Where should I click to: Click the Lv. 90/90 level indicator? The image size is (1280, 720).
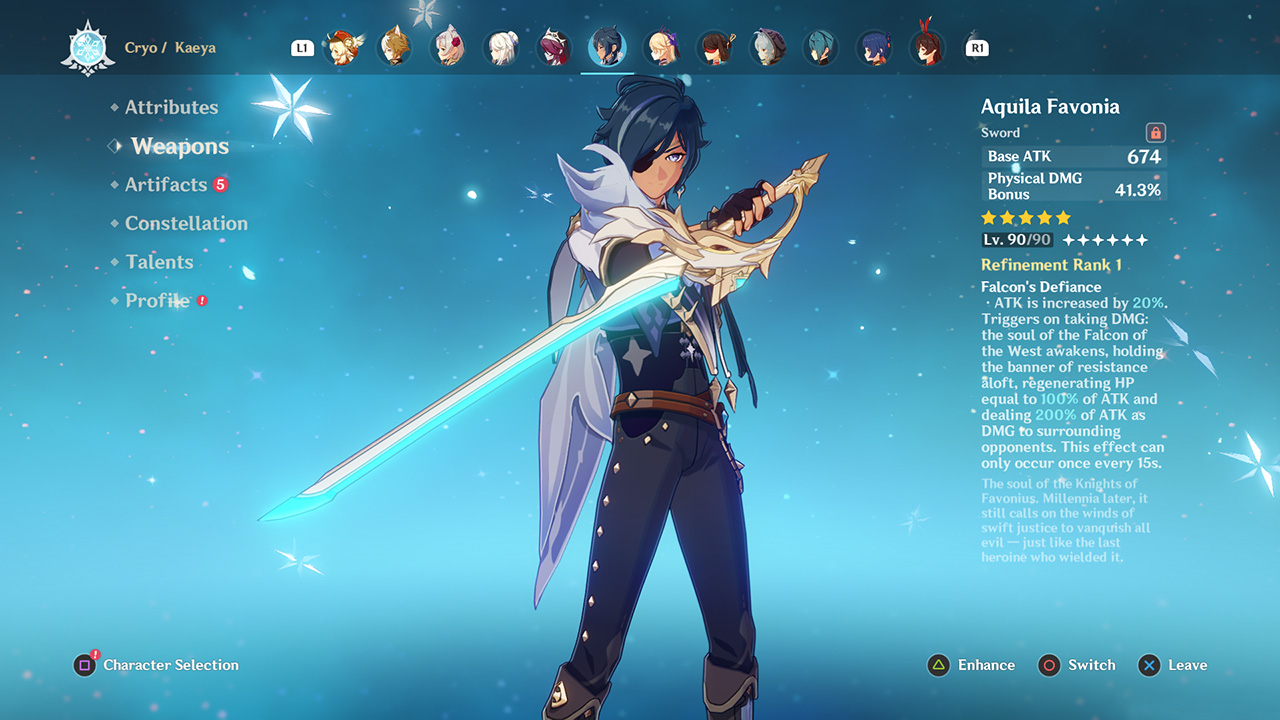[1017, 240]
